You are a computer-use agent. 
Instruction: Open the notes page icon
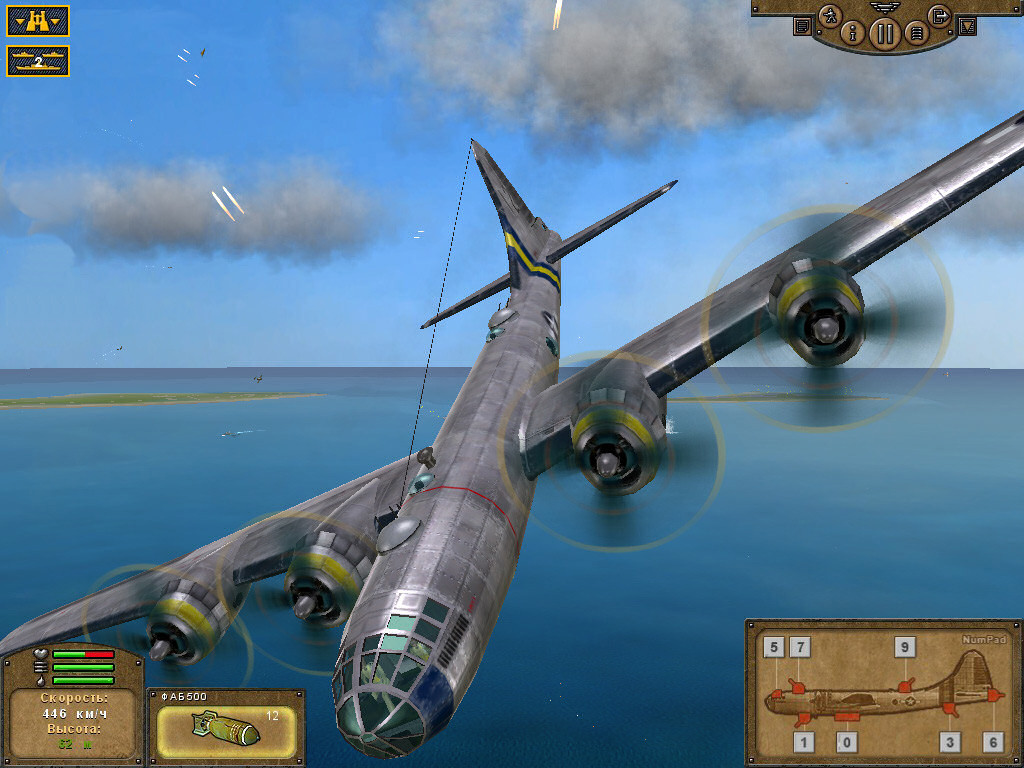coord(802,26)
